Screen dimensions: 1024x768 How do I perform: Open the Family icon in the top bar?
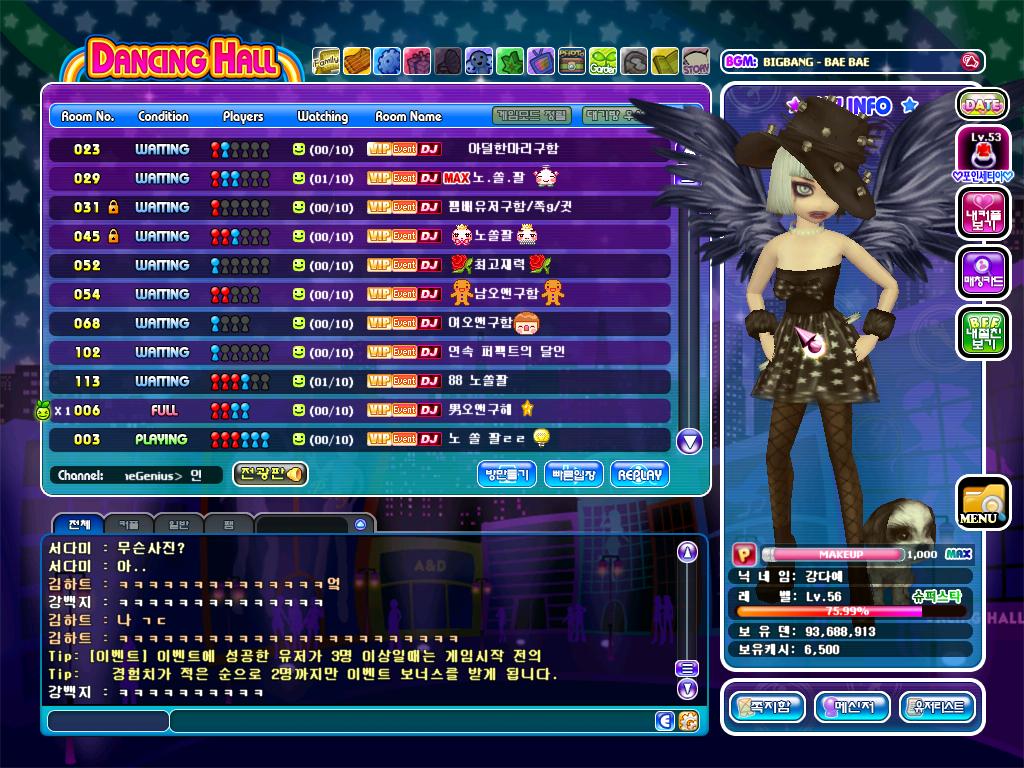click(326, 62)
